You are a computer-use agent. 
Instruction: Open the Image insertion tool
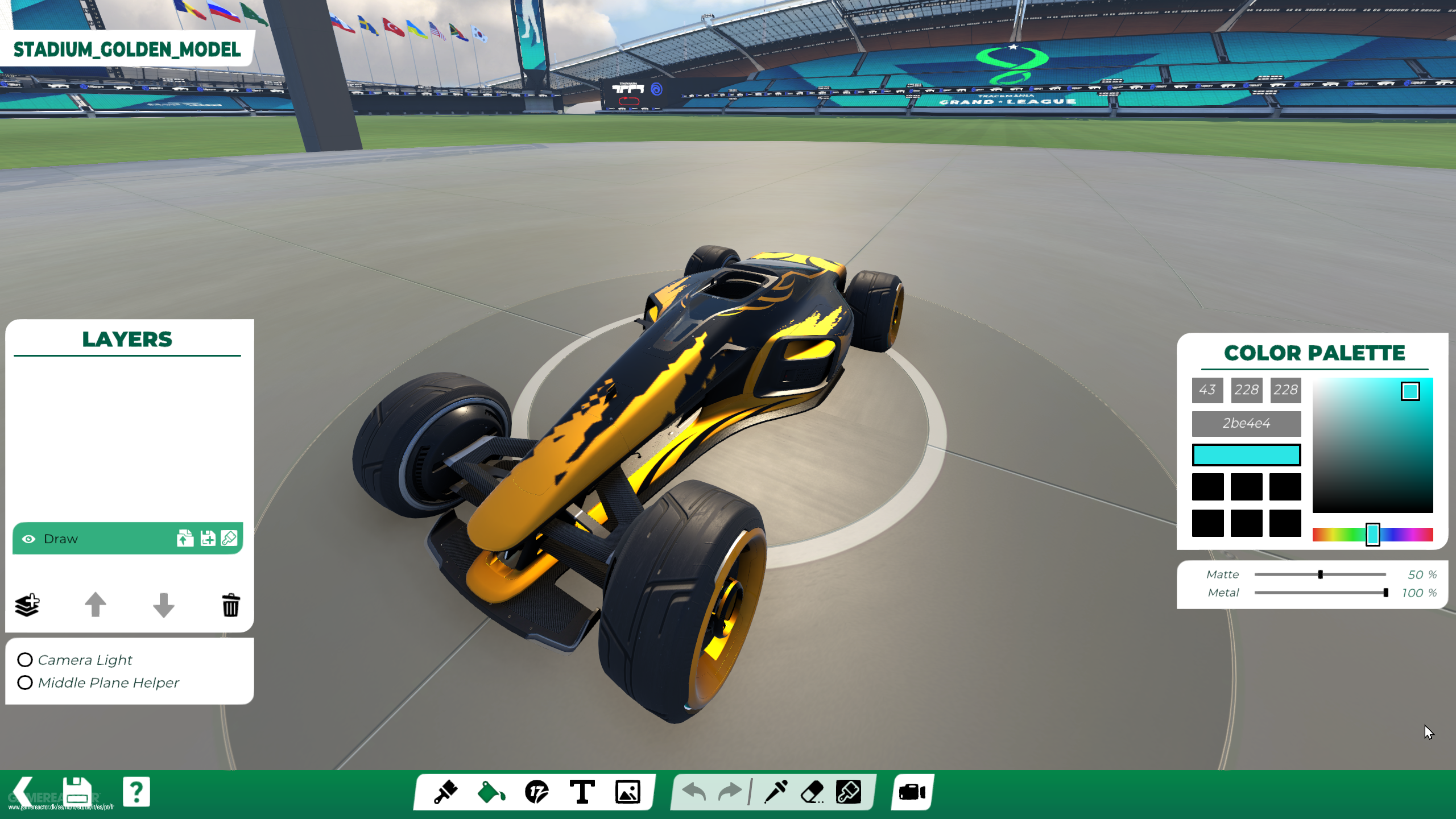tap(626, 791)
